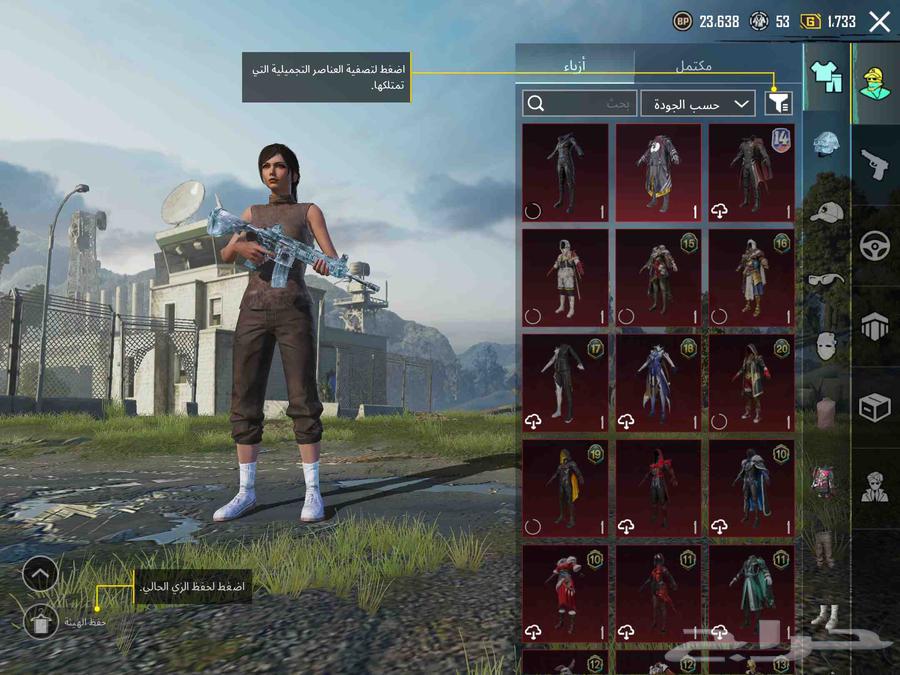Expand the up-arrow circle button
This screenshot has width=900, height=675.
(x=40, y=574)
